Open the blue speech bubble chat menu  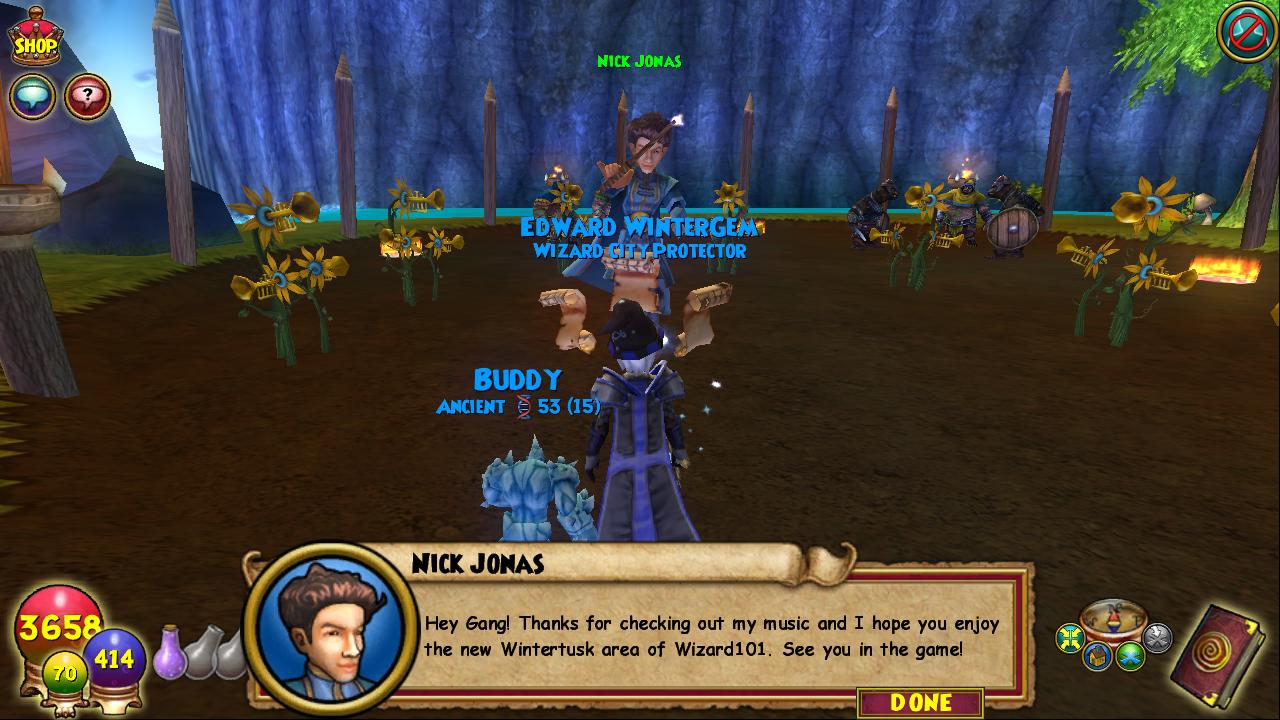pyautogui.click(x=32, y=97)
